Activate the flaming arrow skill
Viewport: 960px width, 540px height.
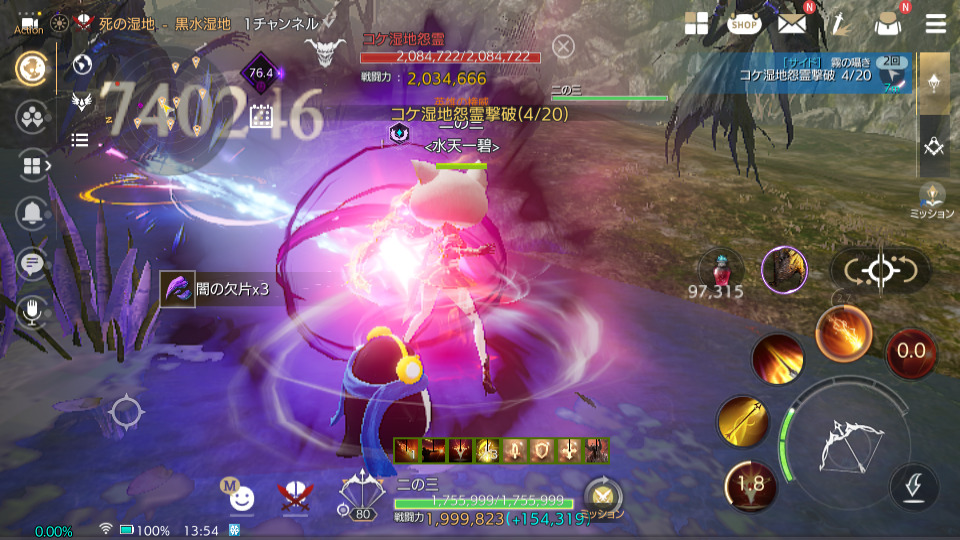click(x=777, y=359)
